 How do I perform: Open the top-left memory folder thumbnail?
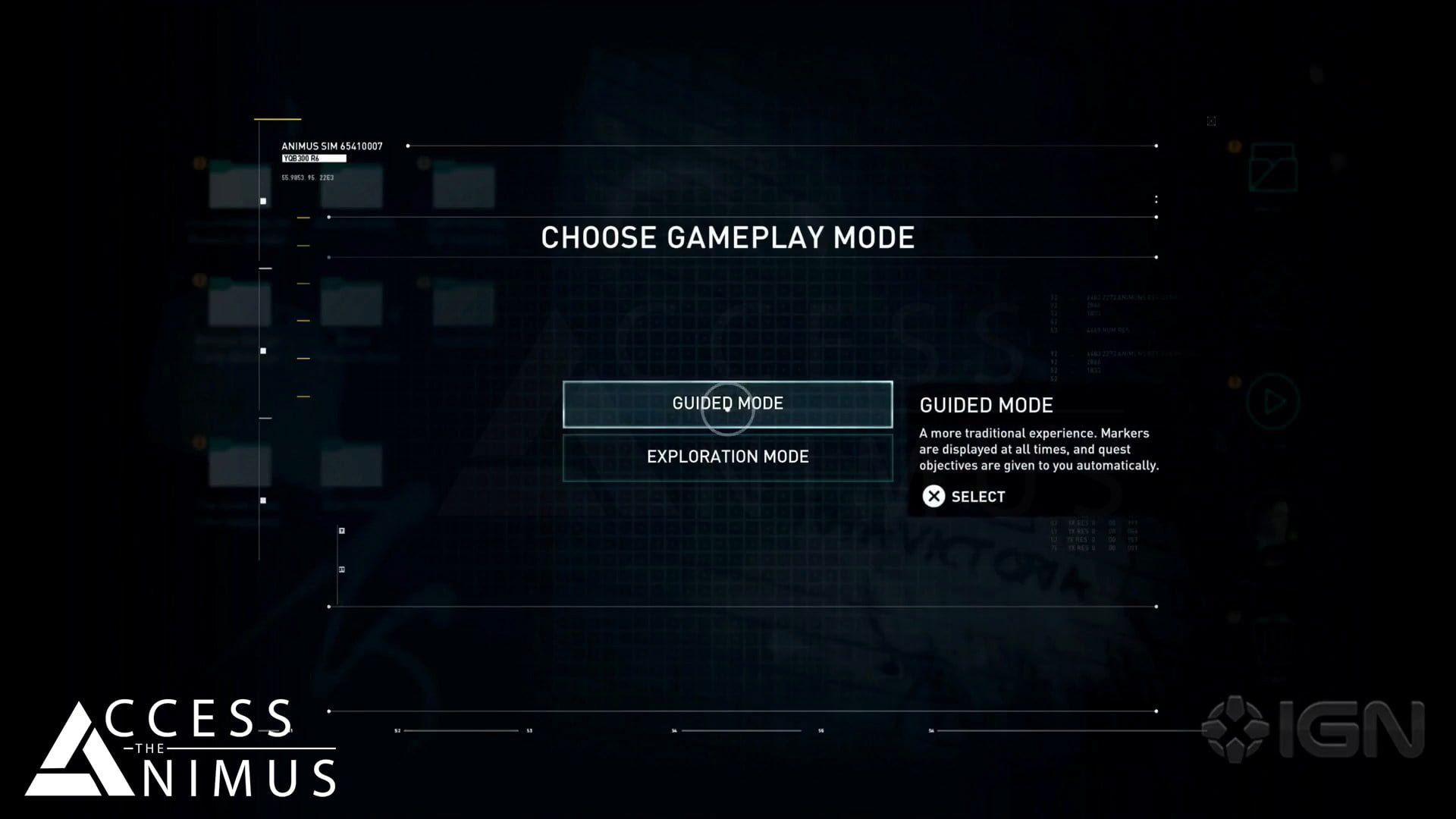pyautogui.click(x=238, y=182)
